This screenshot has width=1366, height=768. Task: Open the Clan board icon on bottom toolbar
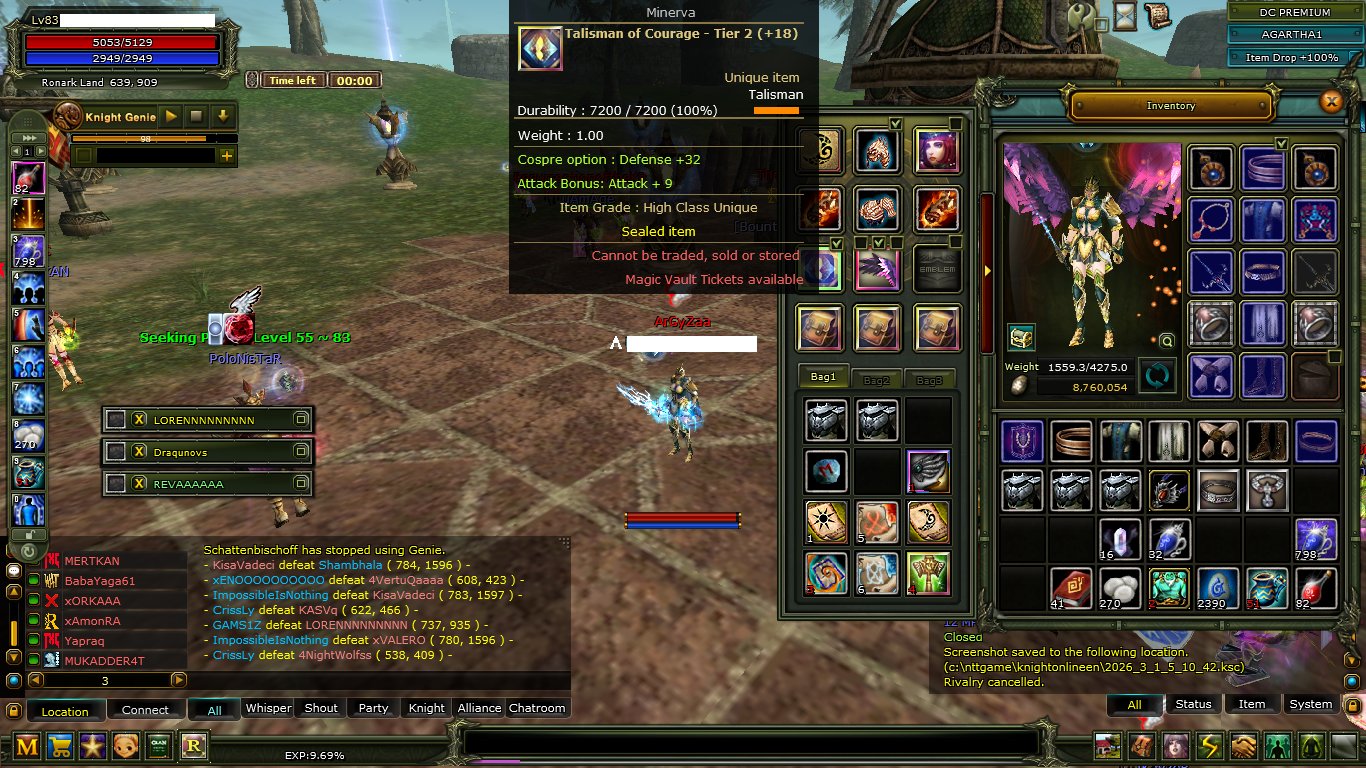tap(159, 746)
